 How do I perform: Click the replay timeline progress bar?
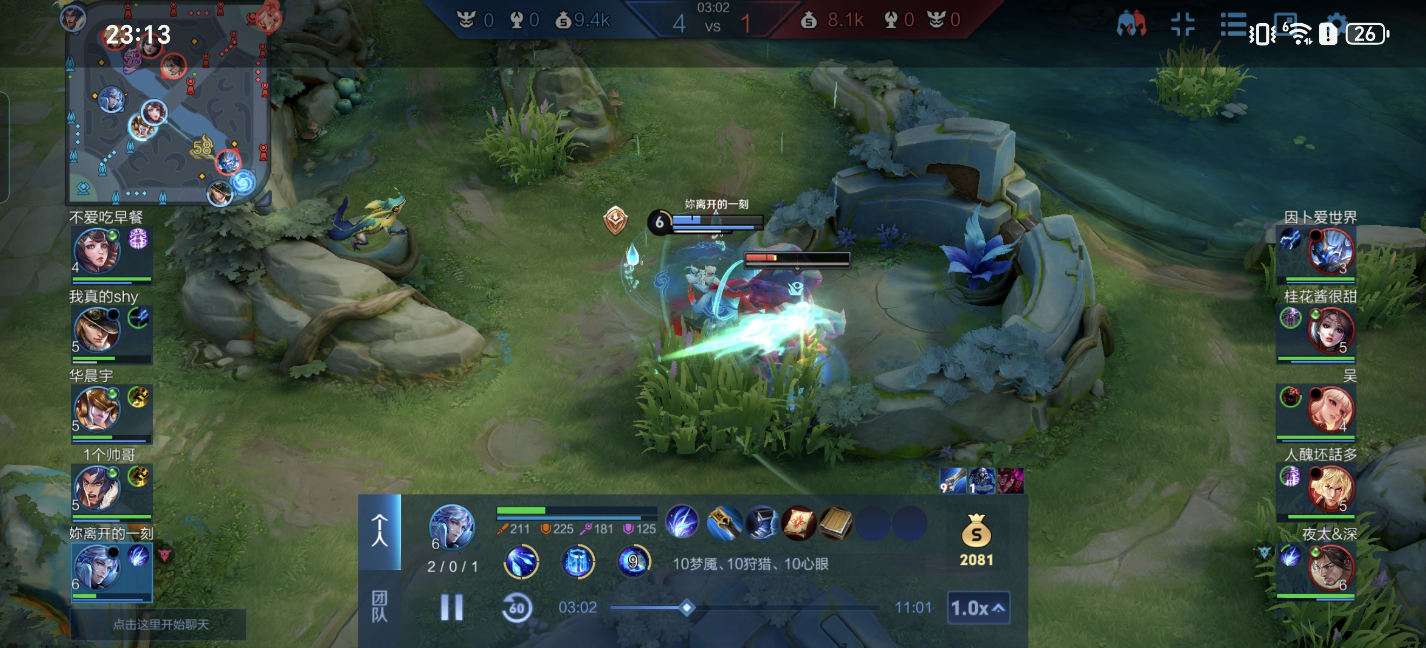745,607
